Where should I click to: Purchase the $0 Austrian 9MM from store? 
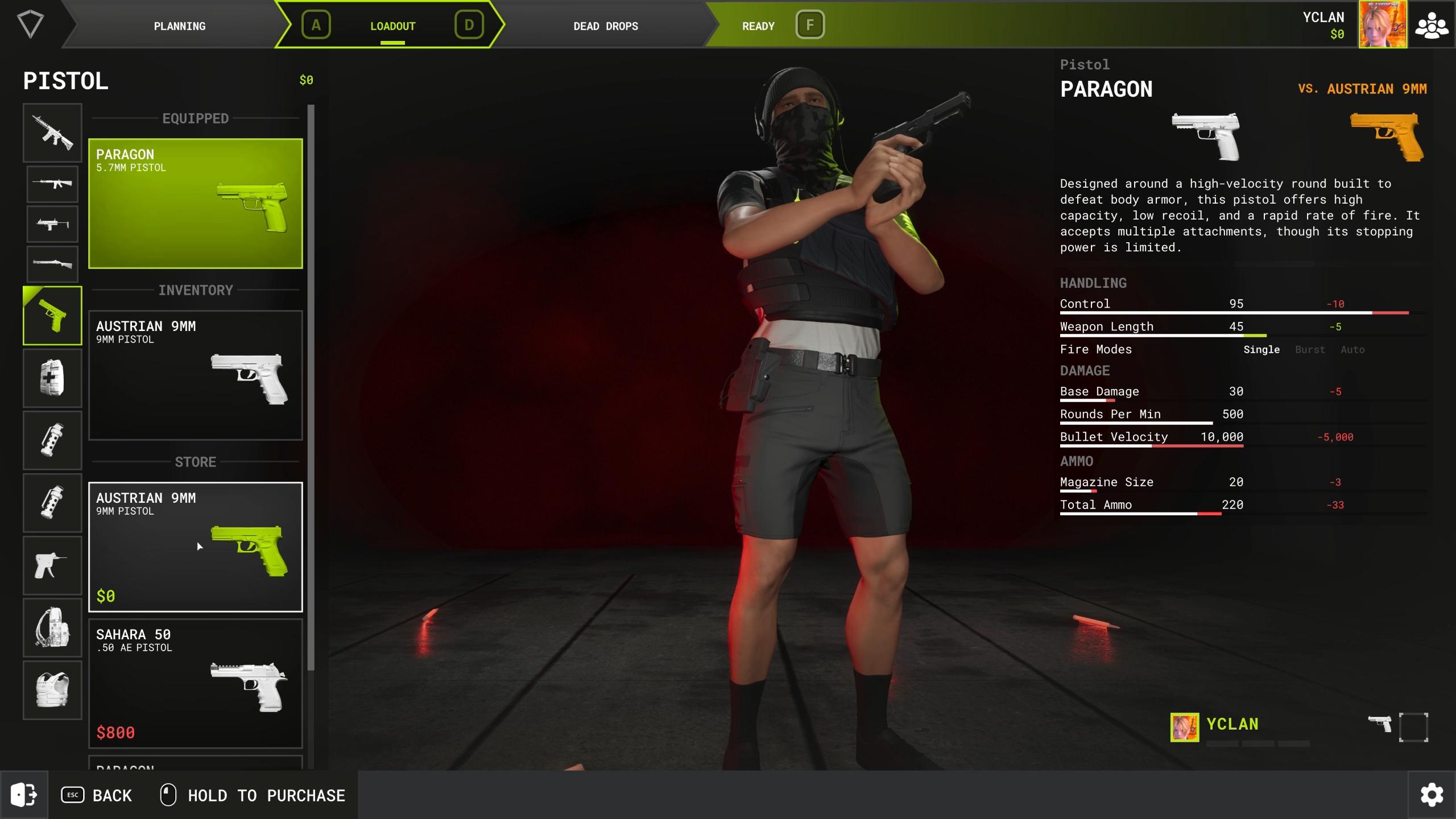click(x=195, y=547)
